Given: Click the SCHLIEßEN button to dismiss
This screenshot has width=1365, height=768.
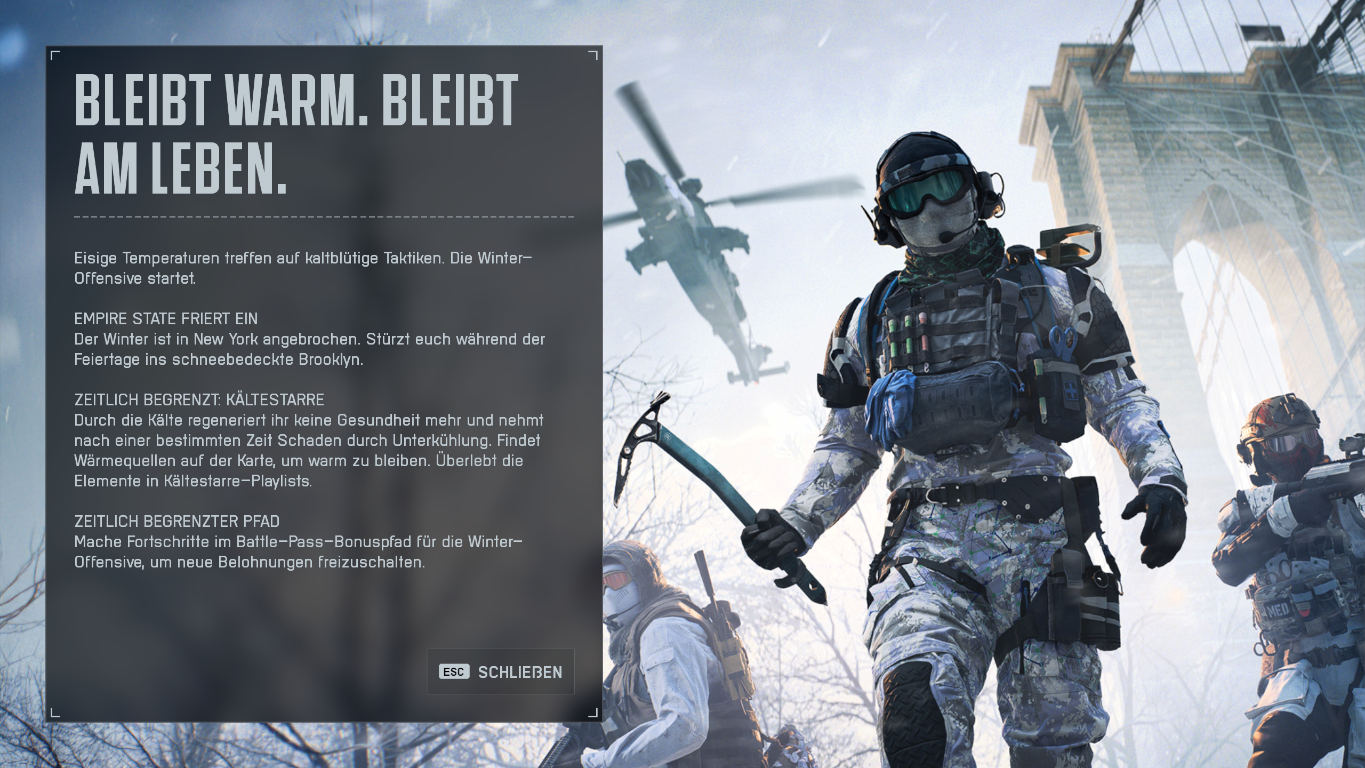Looking at the screenshot, I should 500,671.
